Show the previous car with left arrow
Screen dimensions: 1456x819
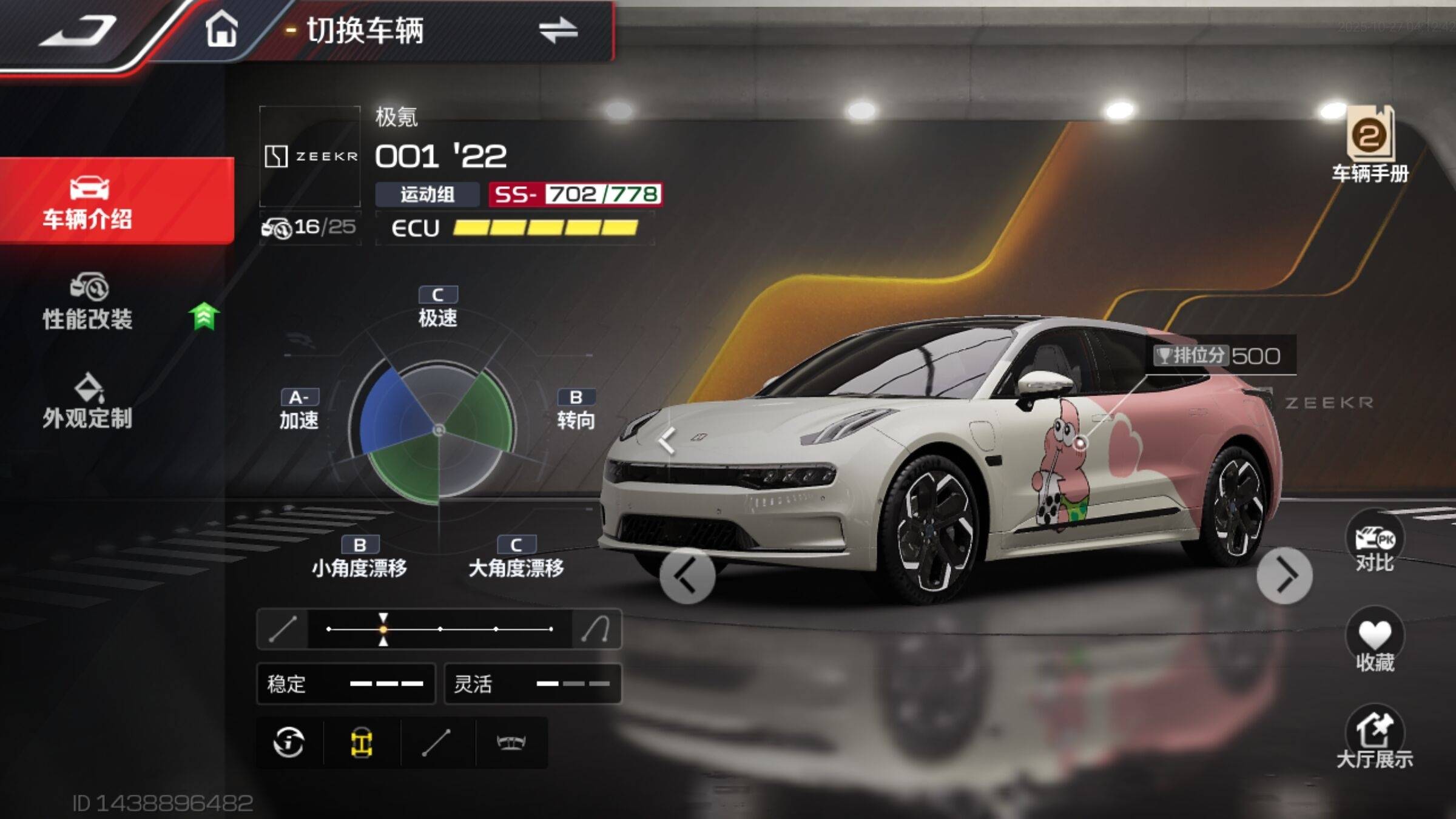click(x=687, y=576)
